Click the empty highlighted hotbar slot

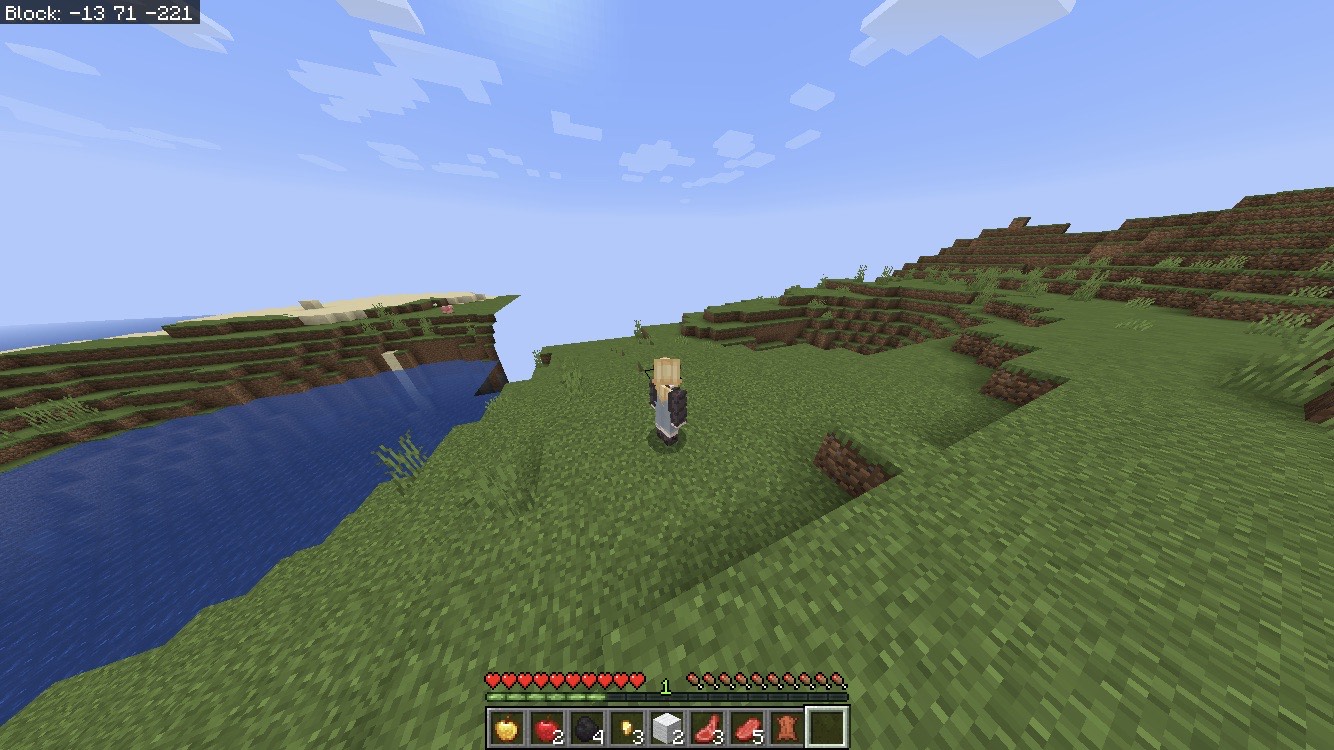tap(827, 728)
